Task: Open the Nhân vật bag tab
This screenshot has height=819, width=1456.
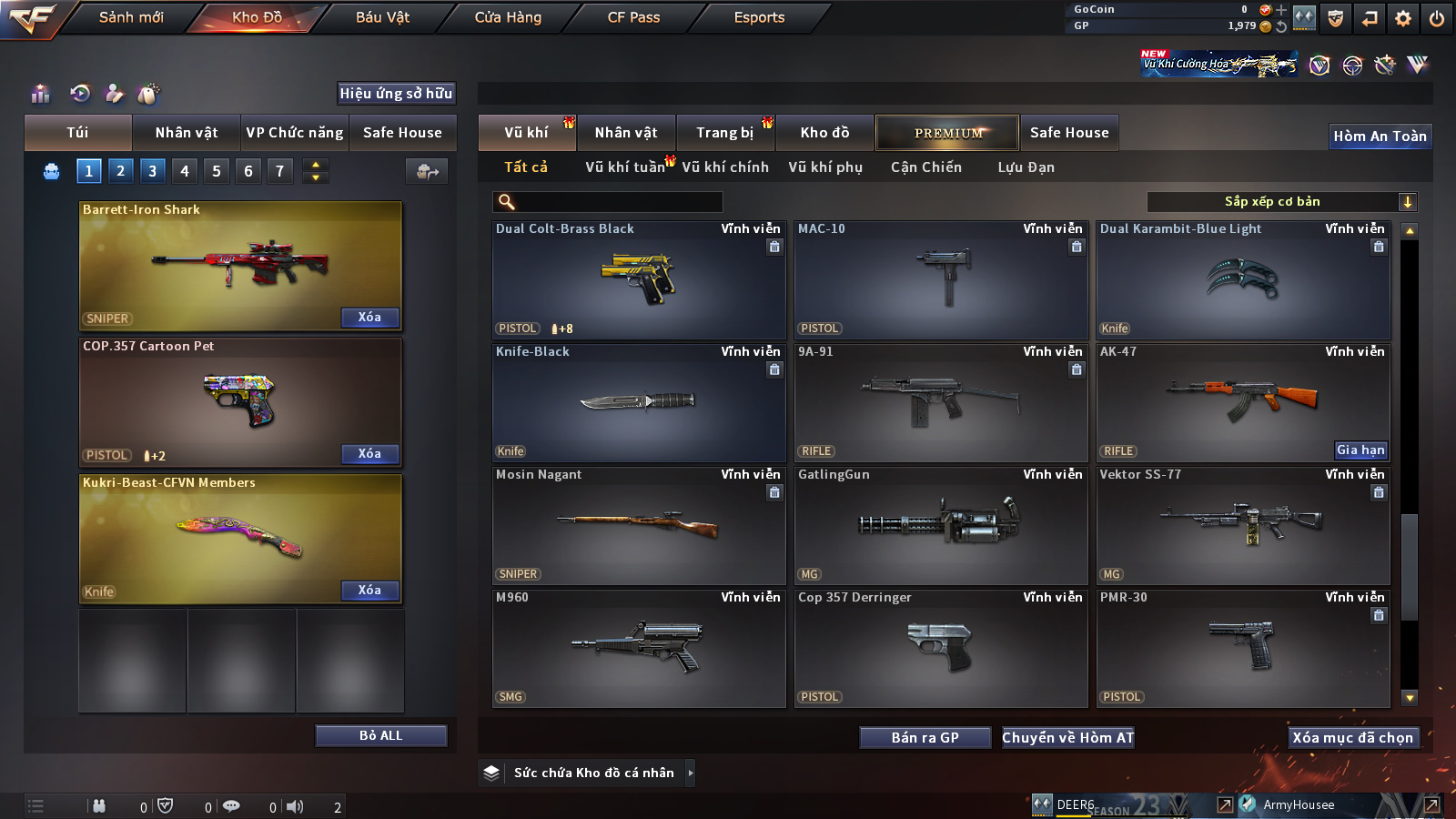Action: 186,133
